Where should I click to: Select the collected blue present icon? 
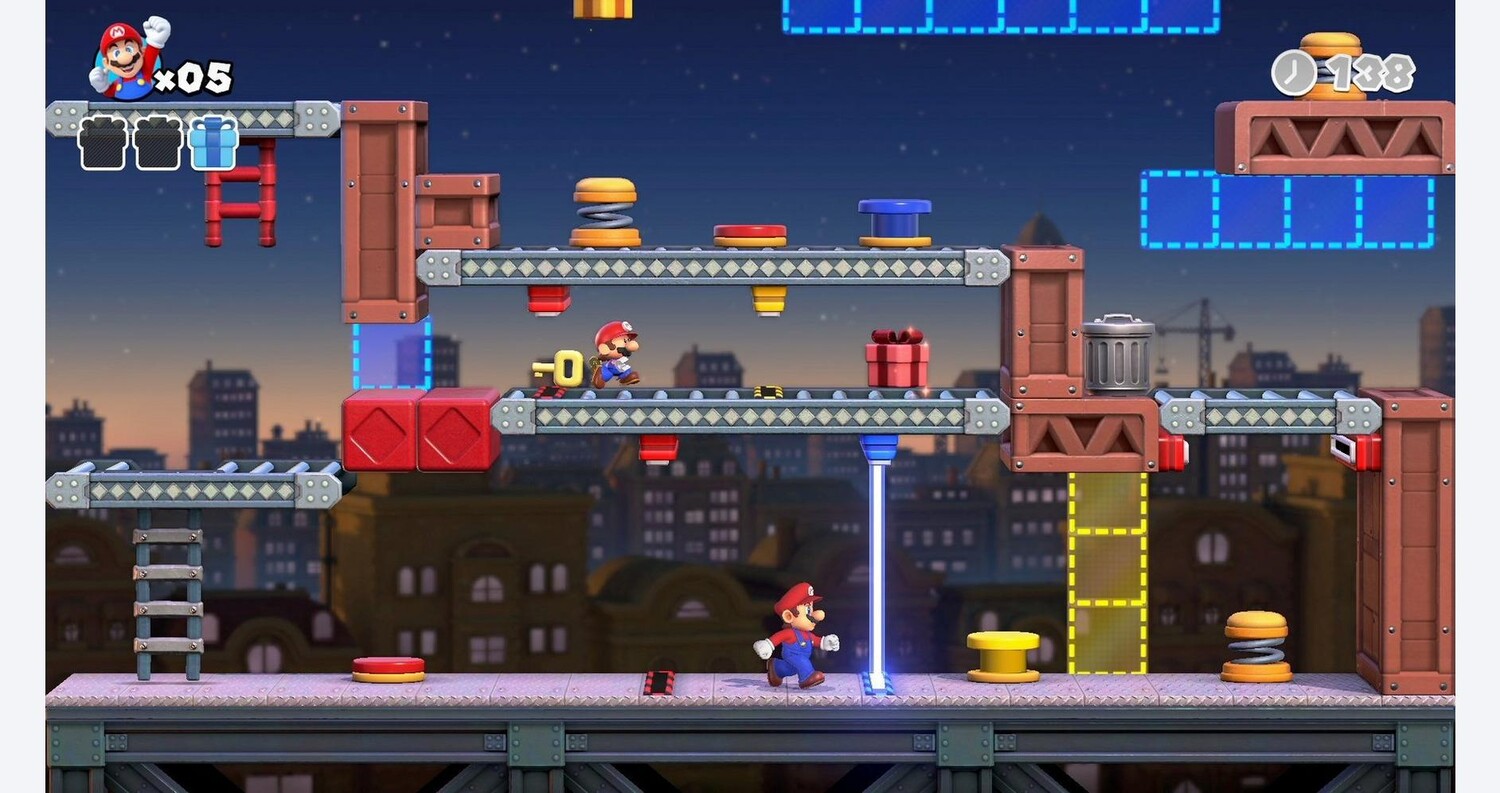213,144
